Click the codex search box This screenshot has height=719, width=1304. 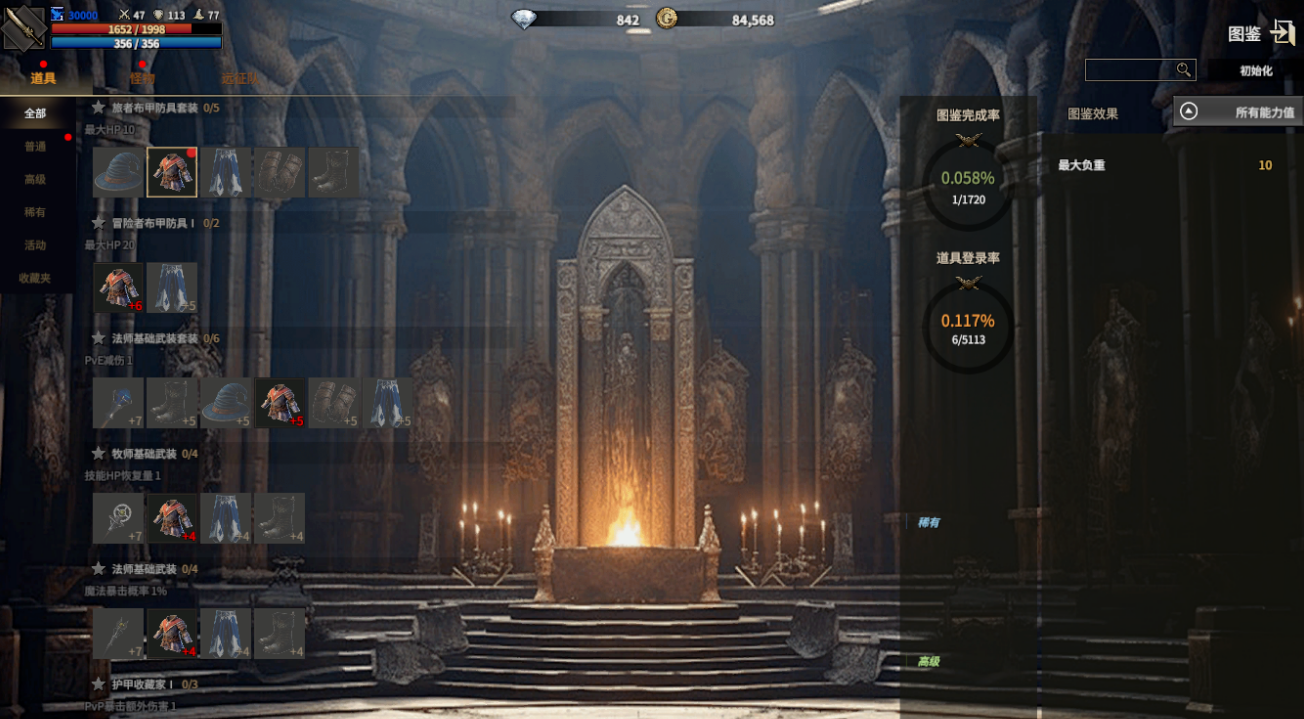point(1130,70)
